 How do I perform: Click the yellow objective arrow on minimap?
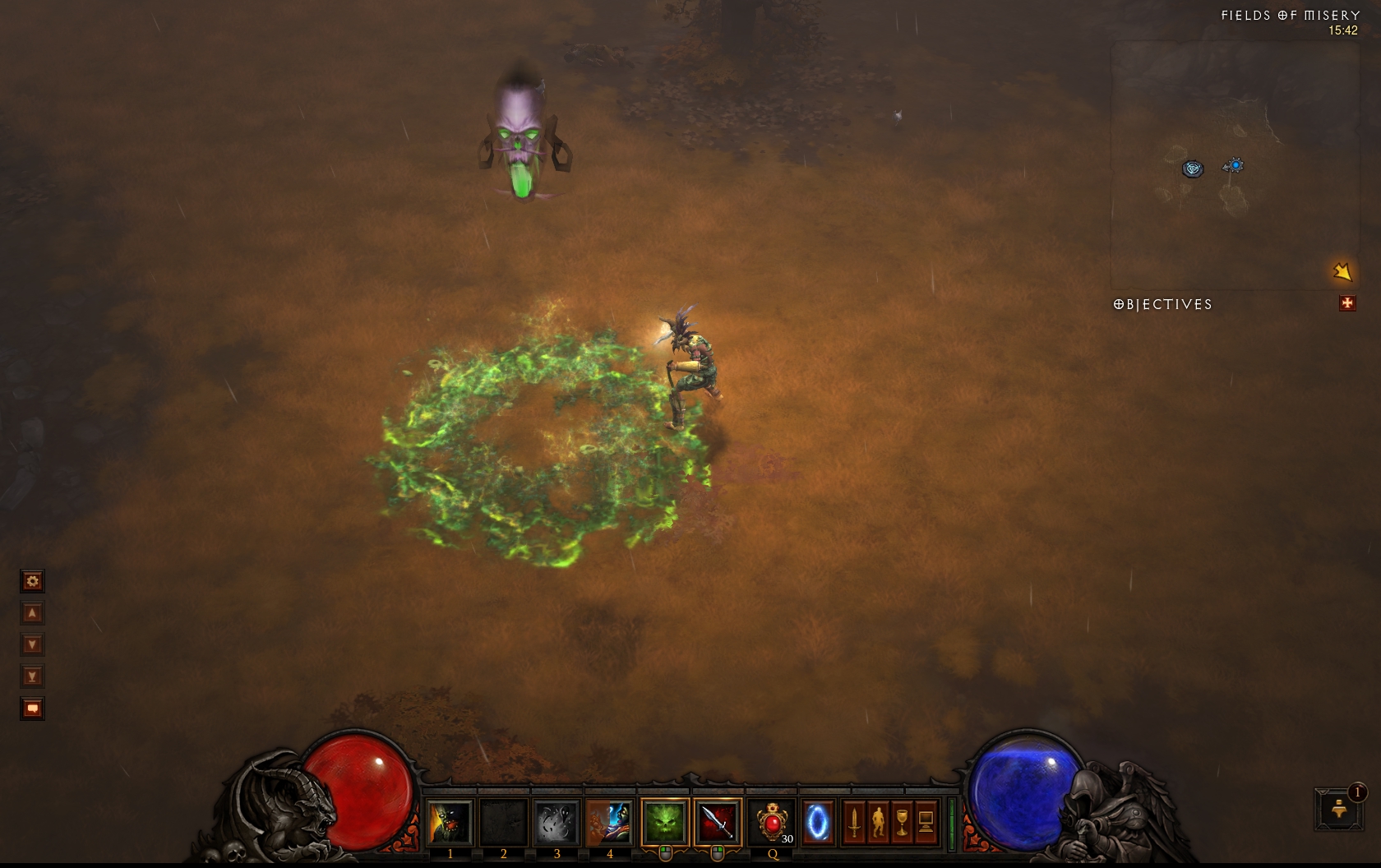[x=1342, y=271]
